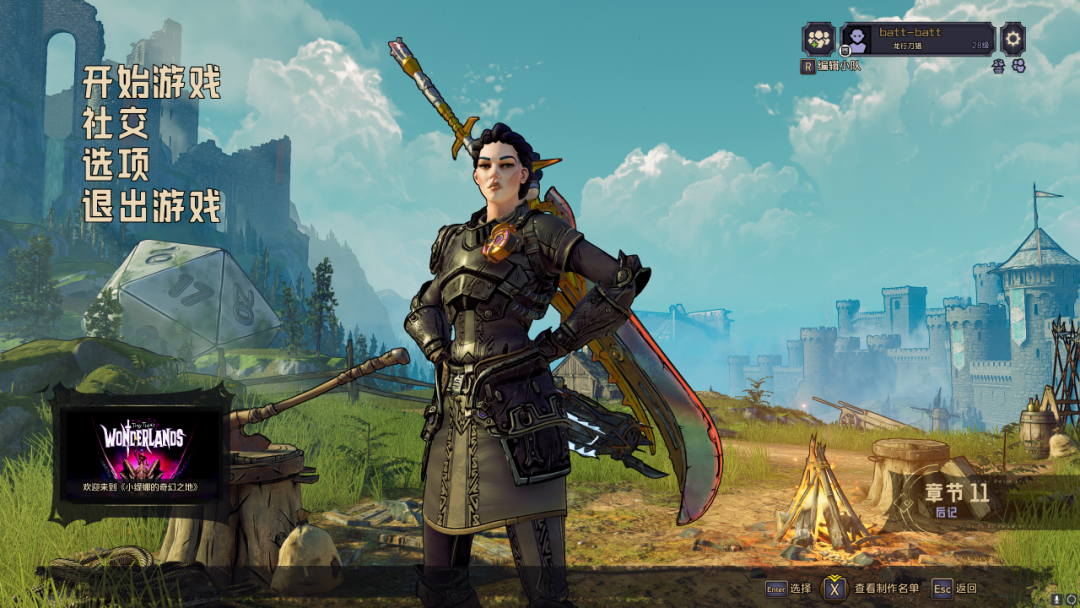Click the party invite icon with green plus
1080x608 pixels.
[x=818, y=40]
